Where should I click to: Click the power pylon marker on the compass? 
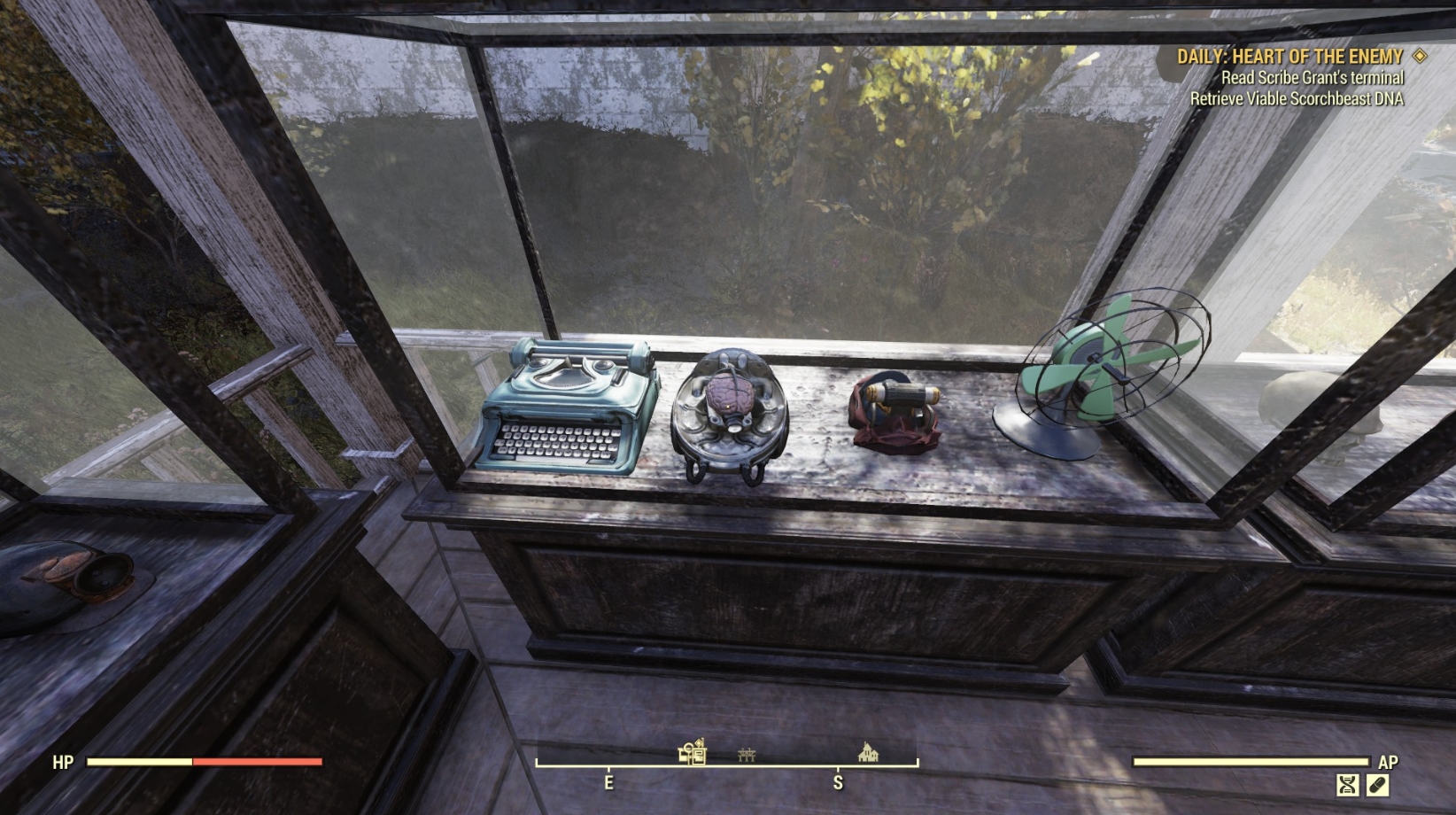[748, 753]
